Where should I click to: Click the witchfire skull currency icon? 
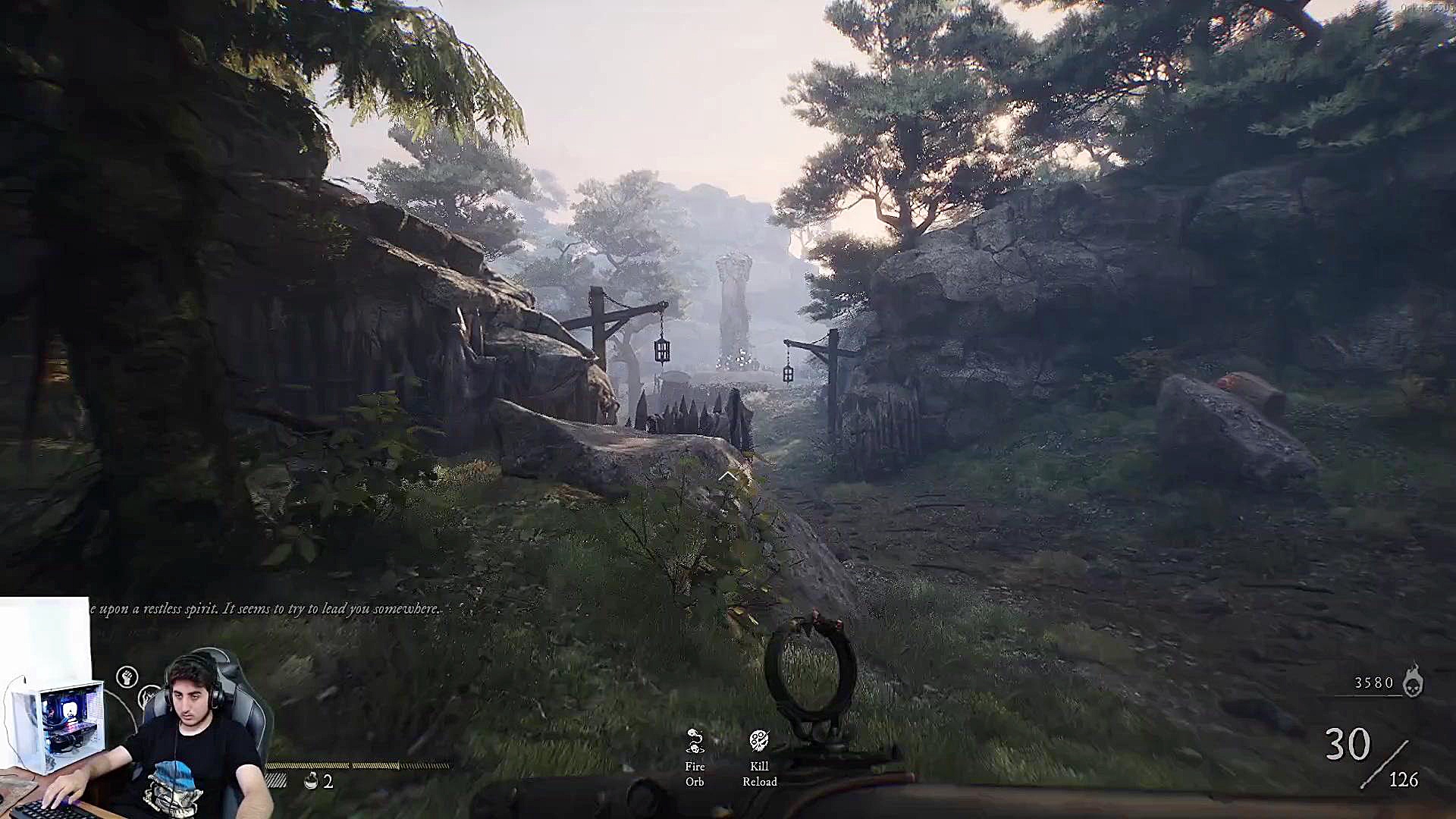[x=1413, y=680]
